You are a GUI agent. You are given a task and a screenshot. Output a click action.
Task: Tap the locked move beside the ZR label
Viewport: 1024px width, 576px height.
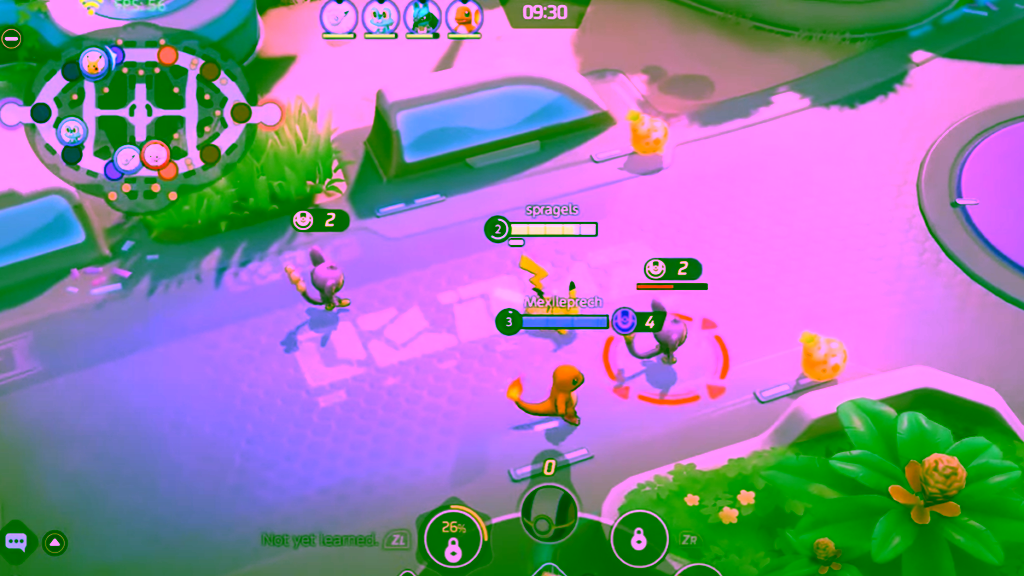pos(639,540)
